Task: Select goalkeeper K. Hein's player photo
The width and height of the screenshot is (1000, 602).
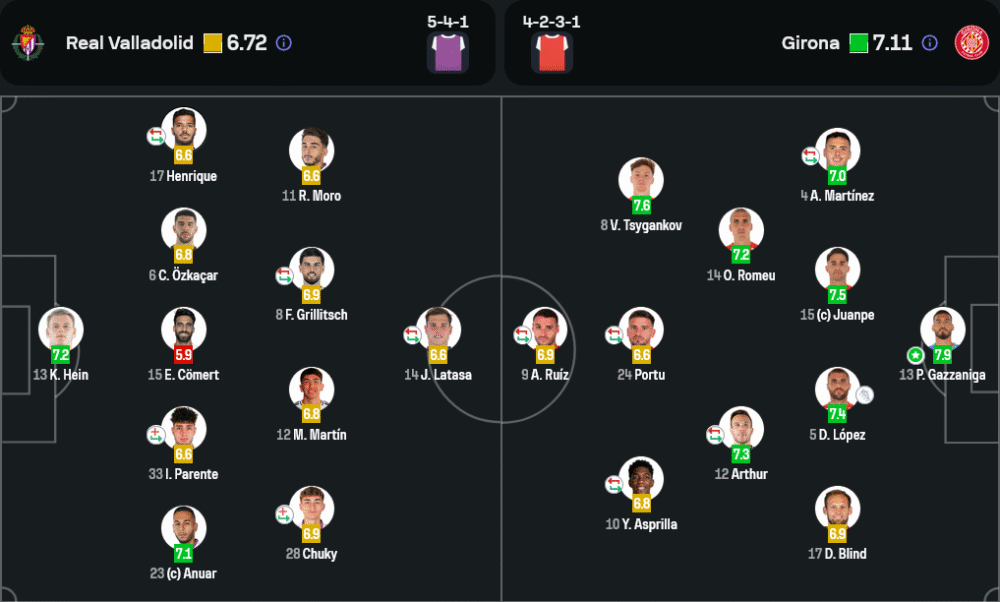Action: (x=61, y=329)
